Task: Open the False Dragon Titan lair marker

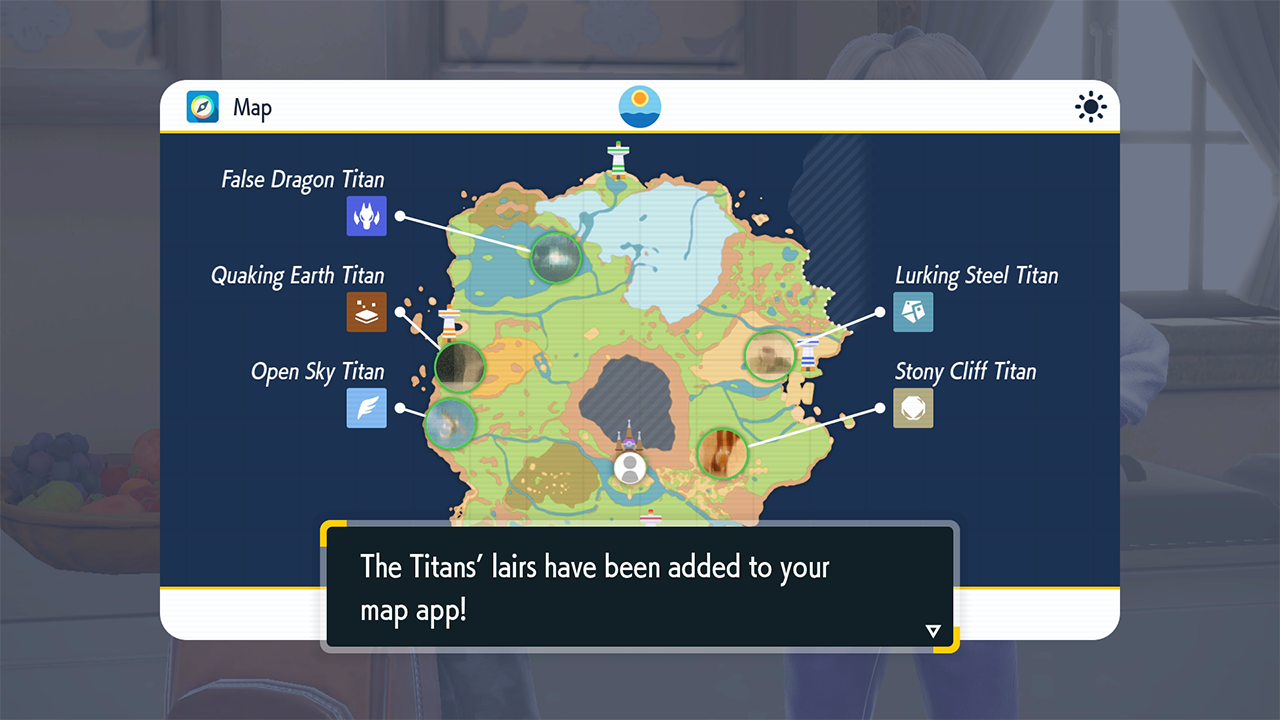Action: [555, 257]
